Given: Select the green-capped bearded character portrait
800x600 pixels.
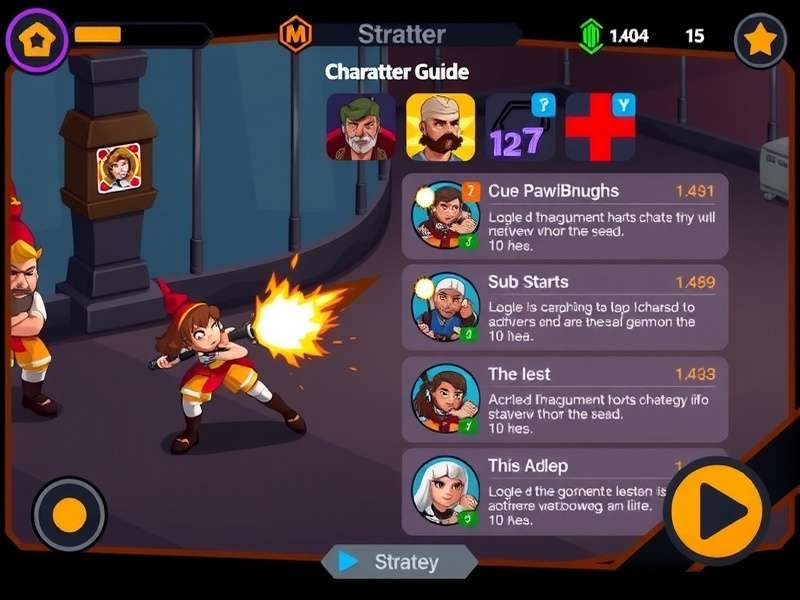Looking at the screenshot, I should (x=360, y=127).
